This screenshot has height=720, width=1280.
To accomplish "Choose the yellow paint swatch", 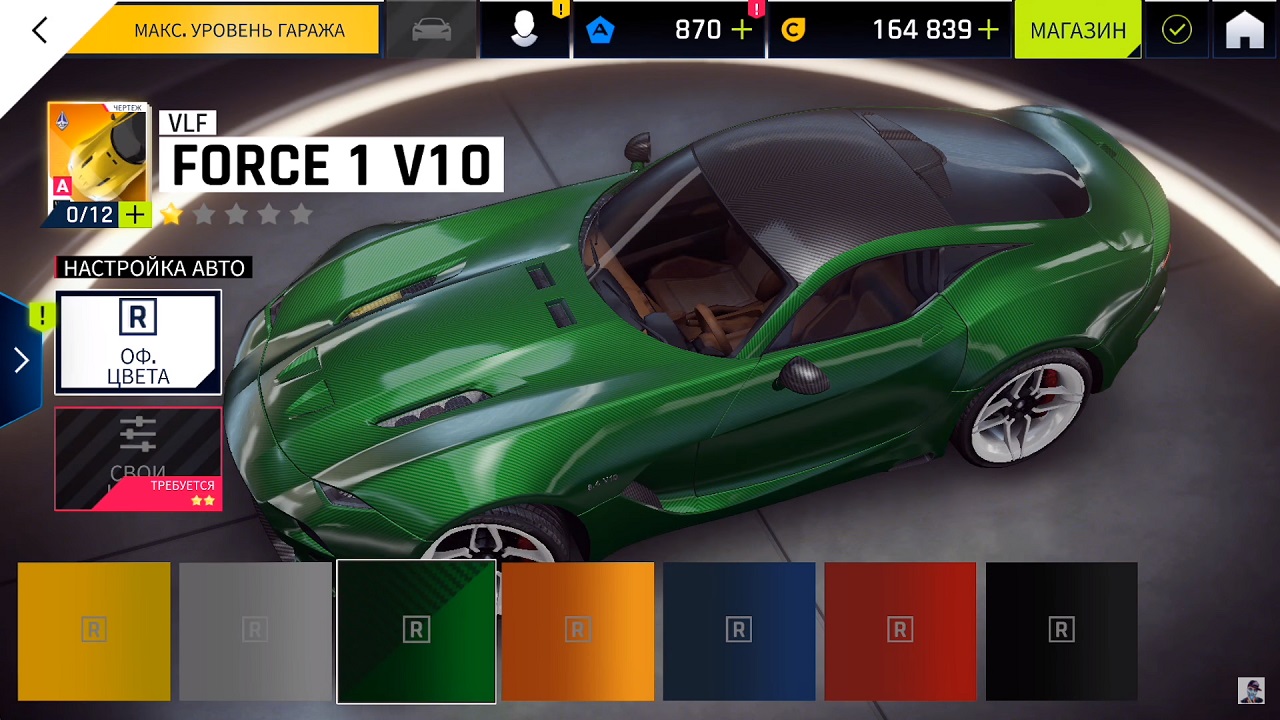I will click(x=94, y=631).
